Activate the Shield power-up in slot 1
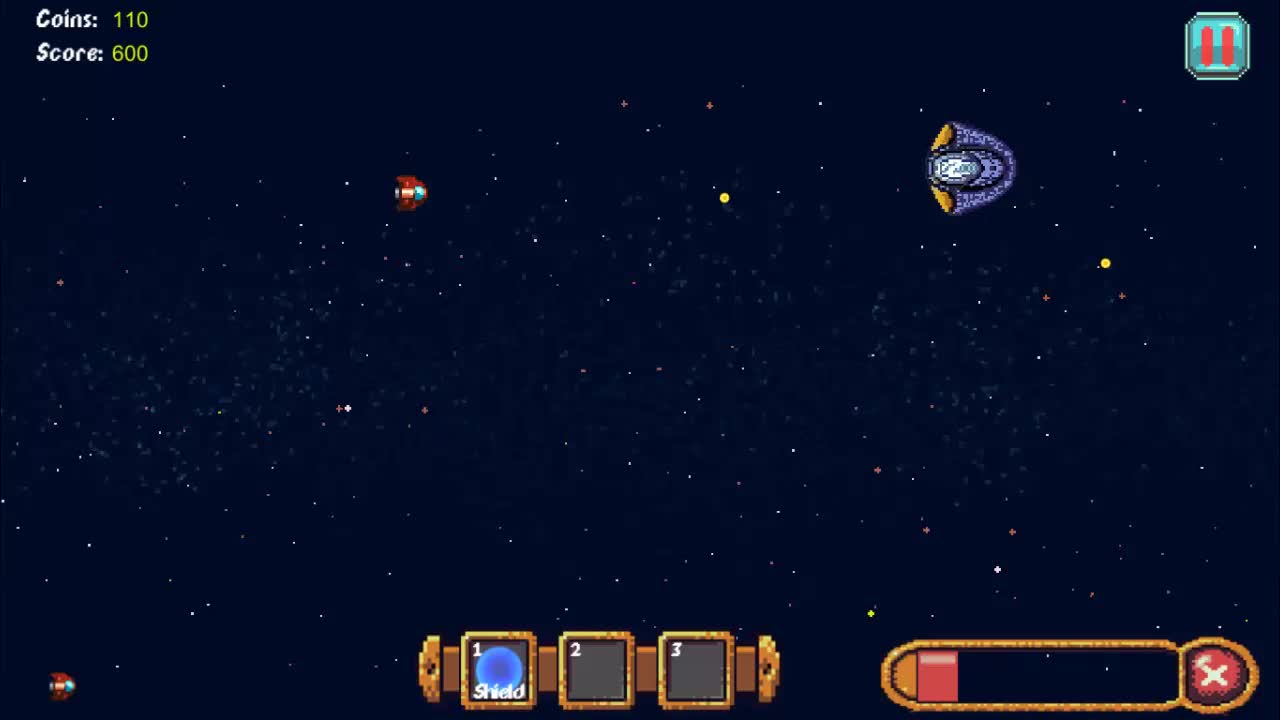The image size is (1280, 720). click(x=498, y=668)
